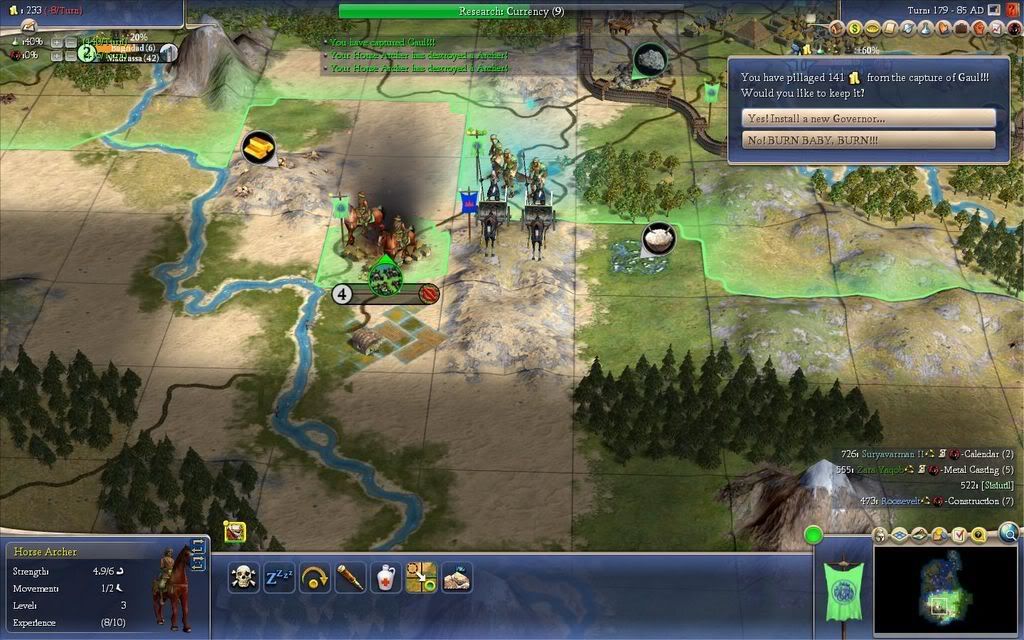Click the minimap
This screenshot has width=1024, height=640.
point(945,591)
